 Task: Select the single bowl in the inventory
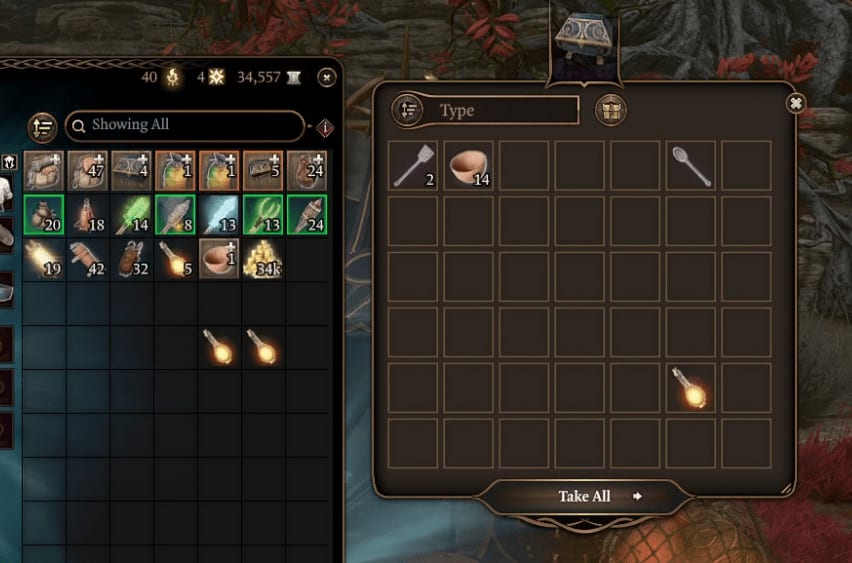(x=219, y=258)
